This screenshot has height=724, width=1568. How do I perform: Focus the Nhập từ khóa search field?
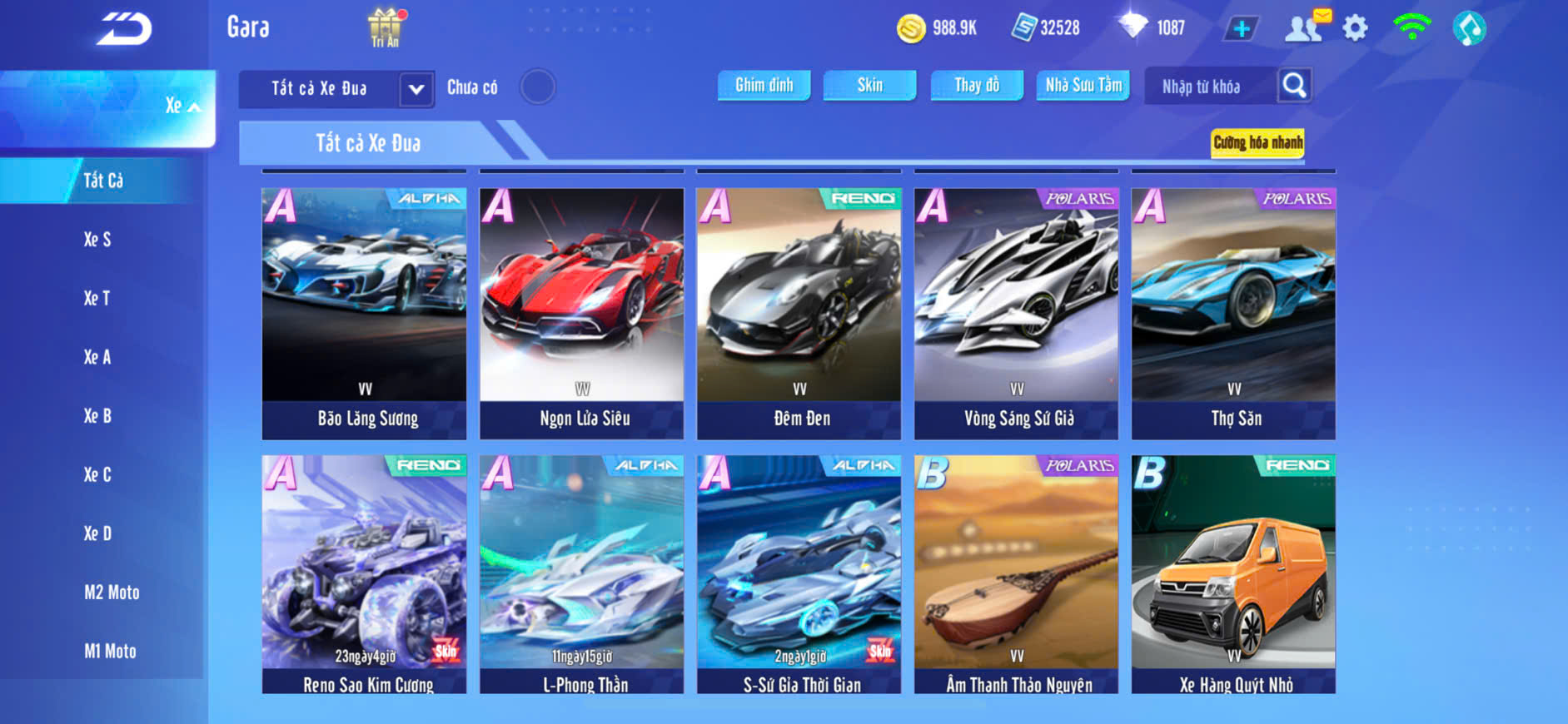pos(1212,87)
